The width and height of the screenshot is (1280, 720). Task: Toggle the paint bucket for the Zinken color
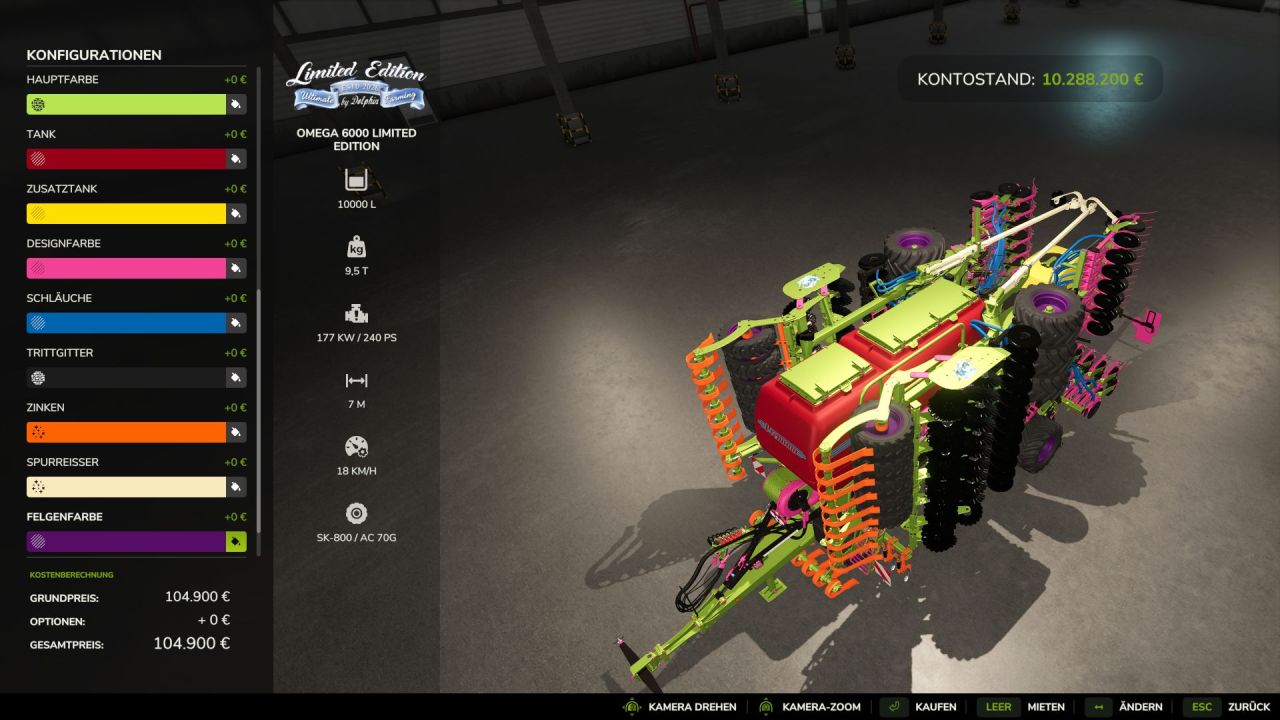[236, 432]
